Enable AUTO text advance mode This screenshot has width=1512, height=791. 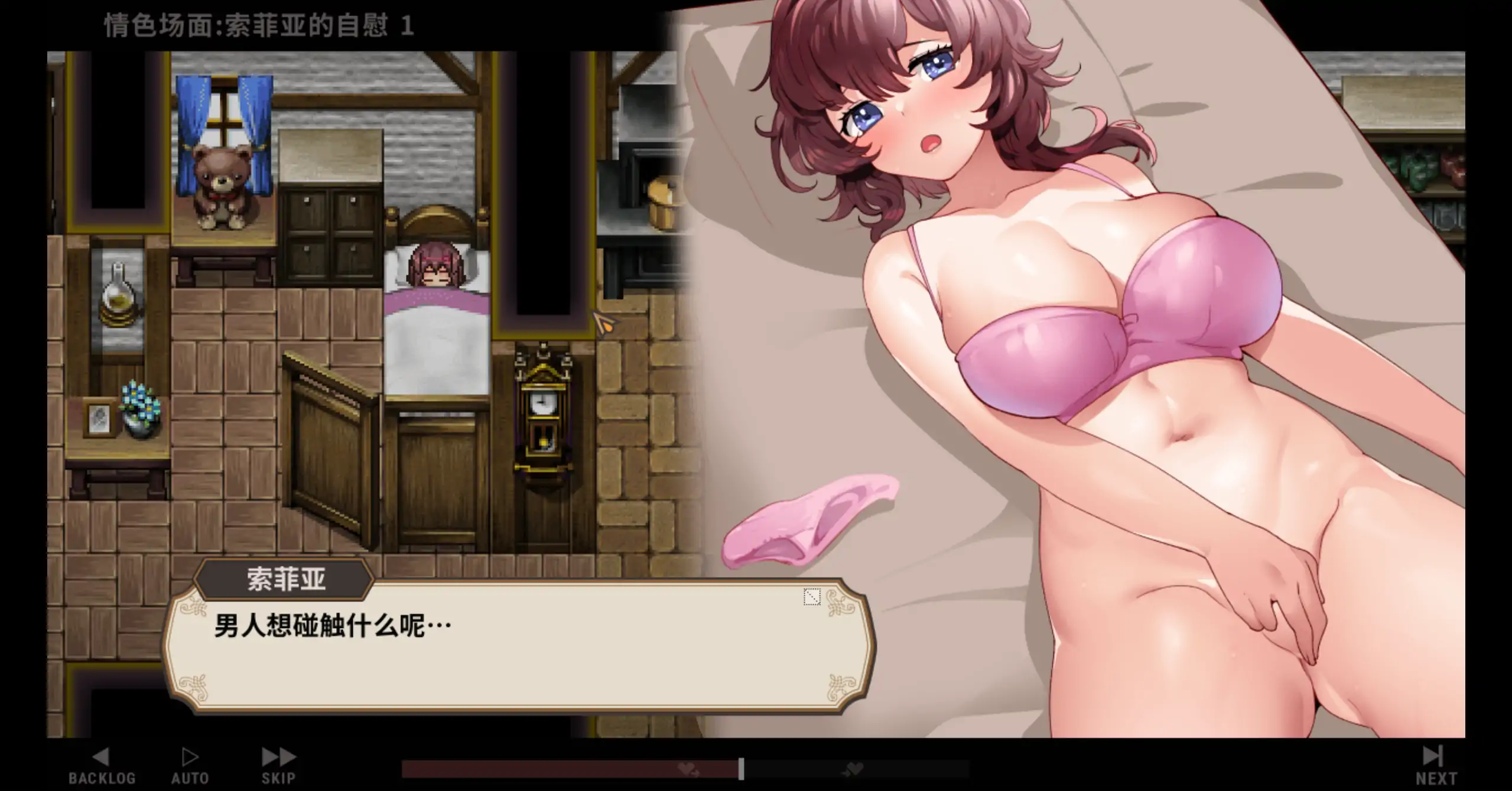[x=189, y=765]
